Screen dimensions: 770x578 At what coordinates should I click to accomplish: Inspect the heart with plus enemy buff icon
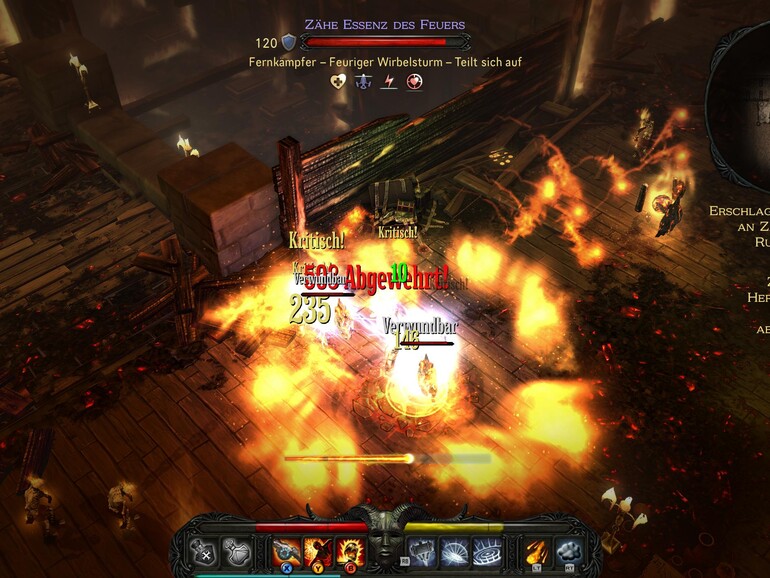point(339,82)
